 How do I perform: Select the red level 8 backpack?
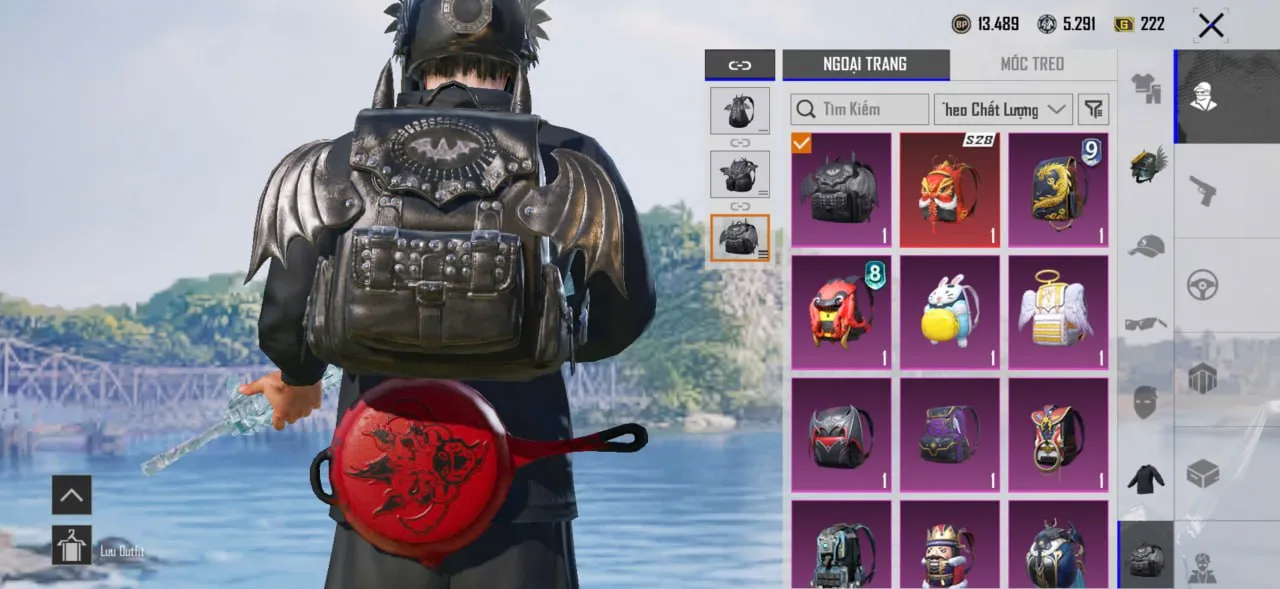pyautogui.click(x=841, y=312)
